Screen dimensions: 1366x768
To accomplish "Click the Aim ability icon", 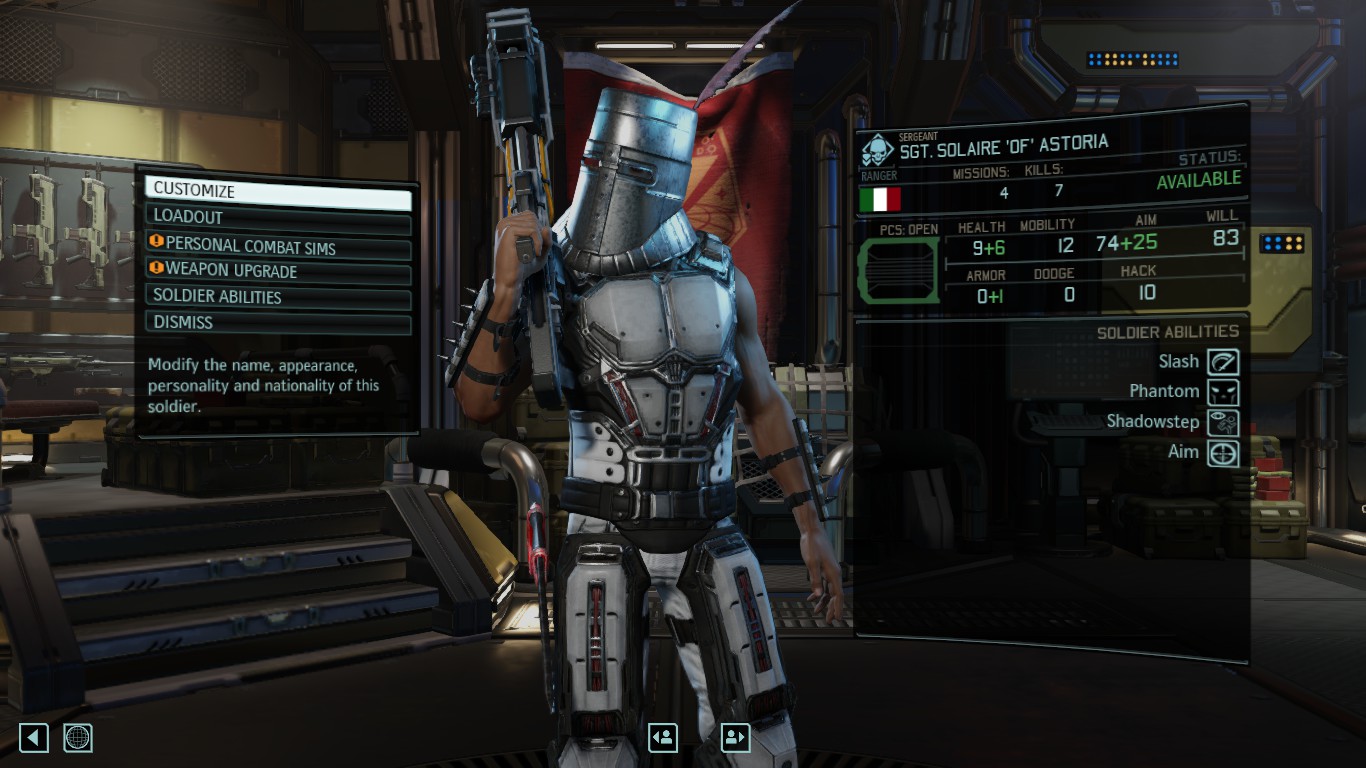I will click(x=1223, y=453).
